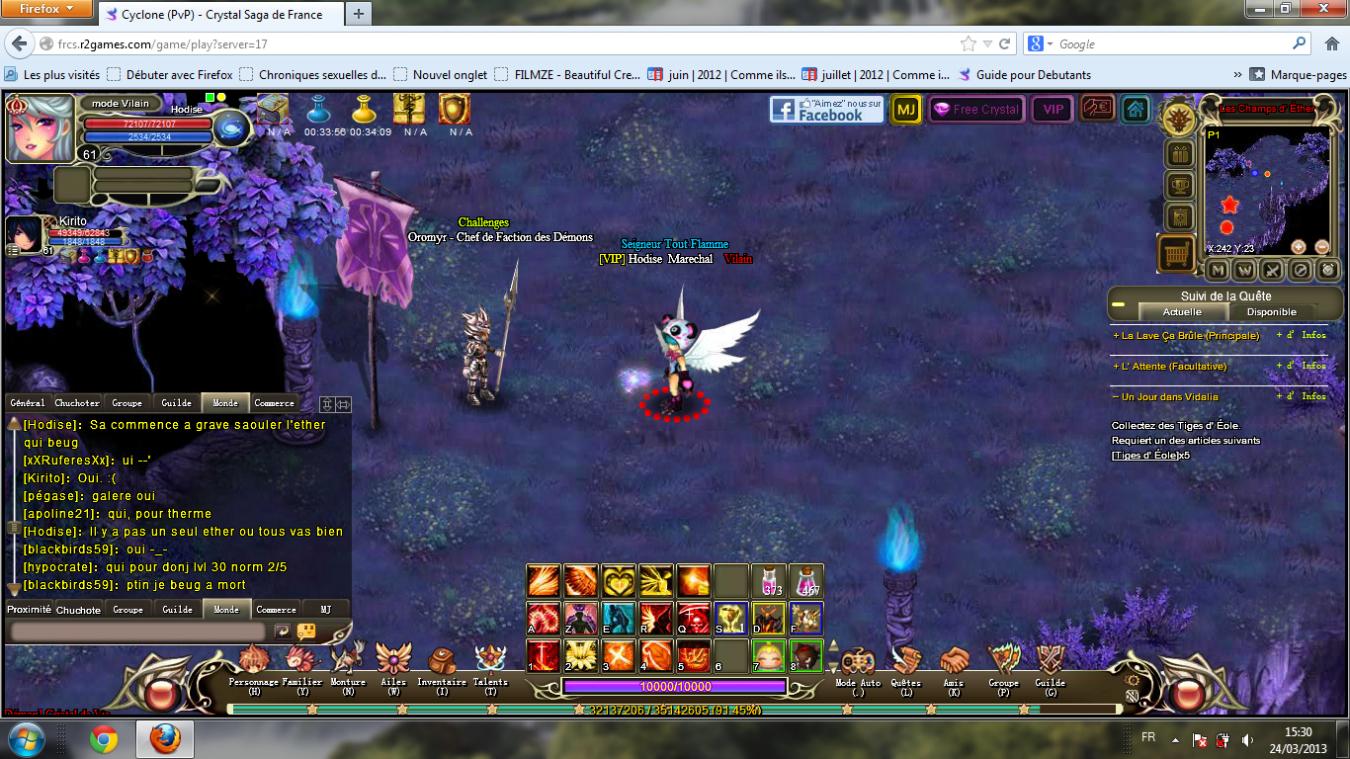Use the pink potion with 373 count
Image resolution: width=1350 pixels, height=759 pixels.
click(769, 580)
